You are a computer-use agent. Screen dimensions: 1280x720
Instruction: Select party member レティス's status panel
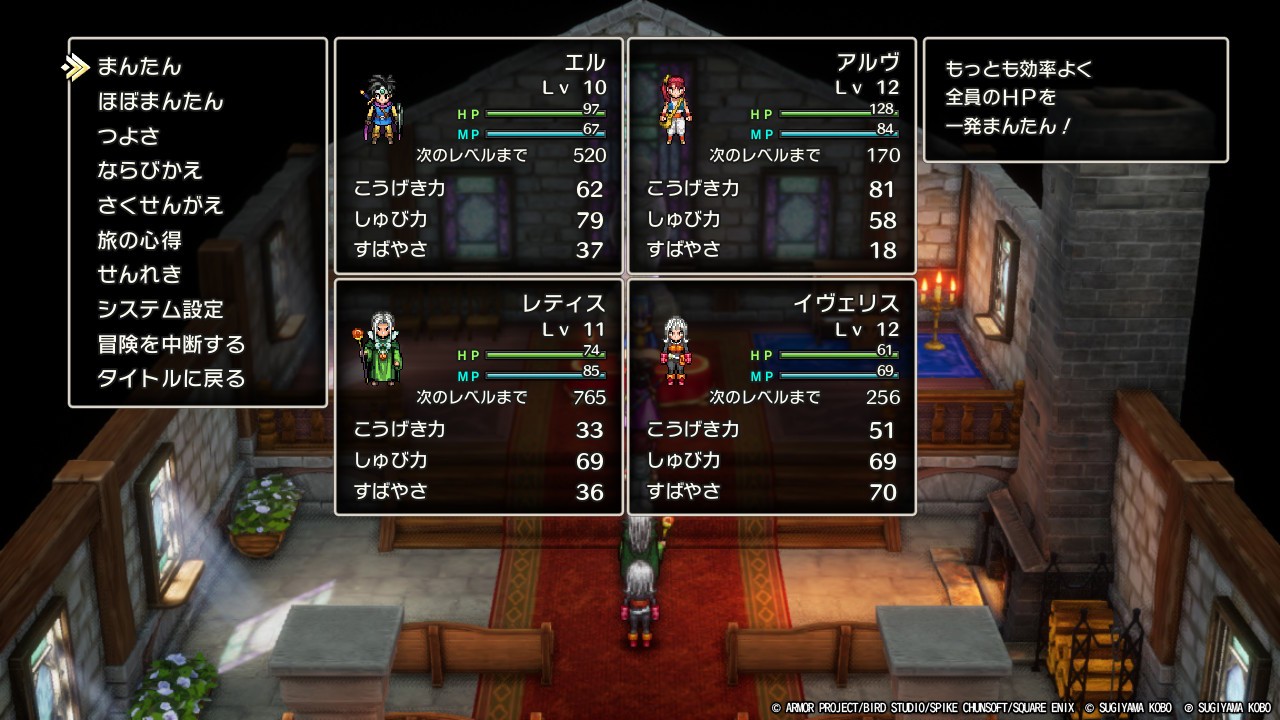(x=479, y=397)
